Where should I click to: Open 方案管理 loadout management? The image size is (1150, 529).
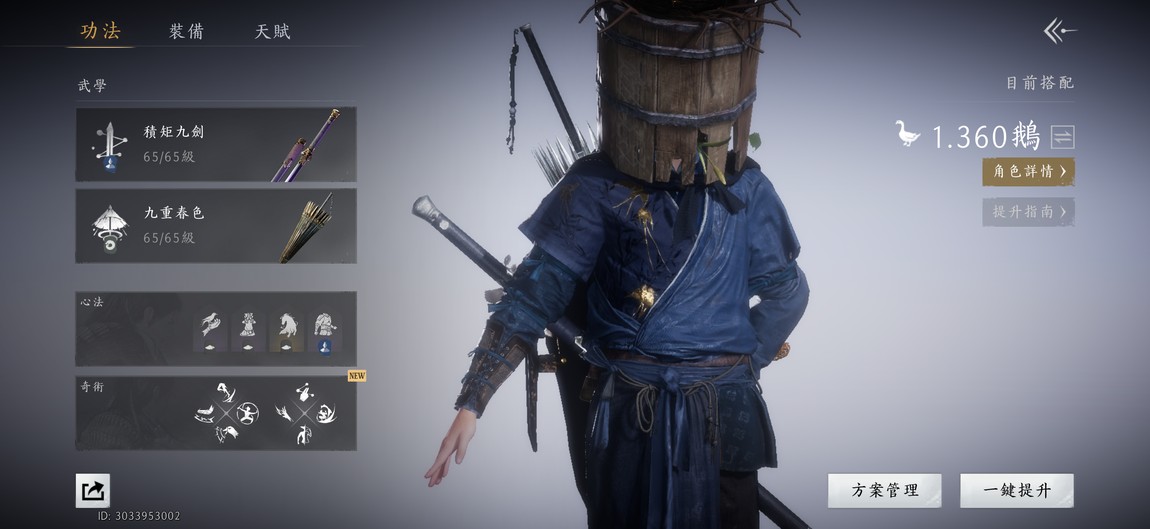pos(884,490)
